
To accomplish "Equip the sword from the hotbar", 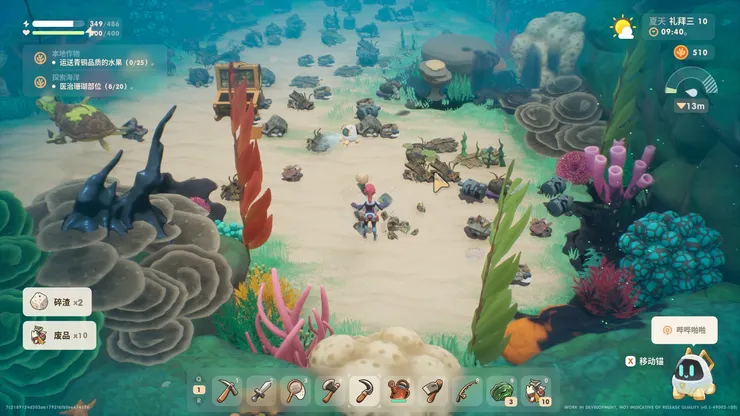I will [x=262, y=389].
